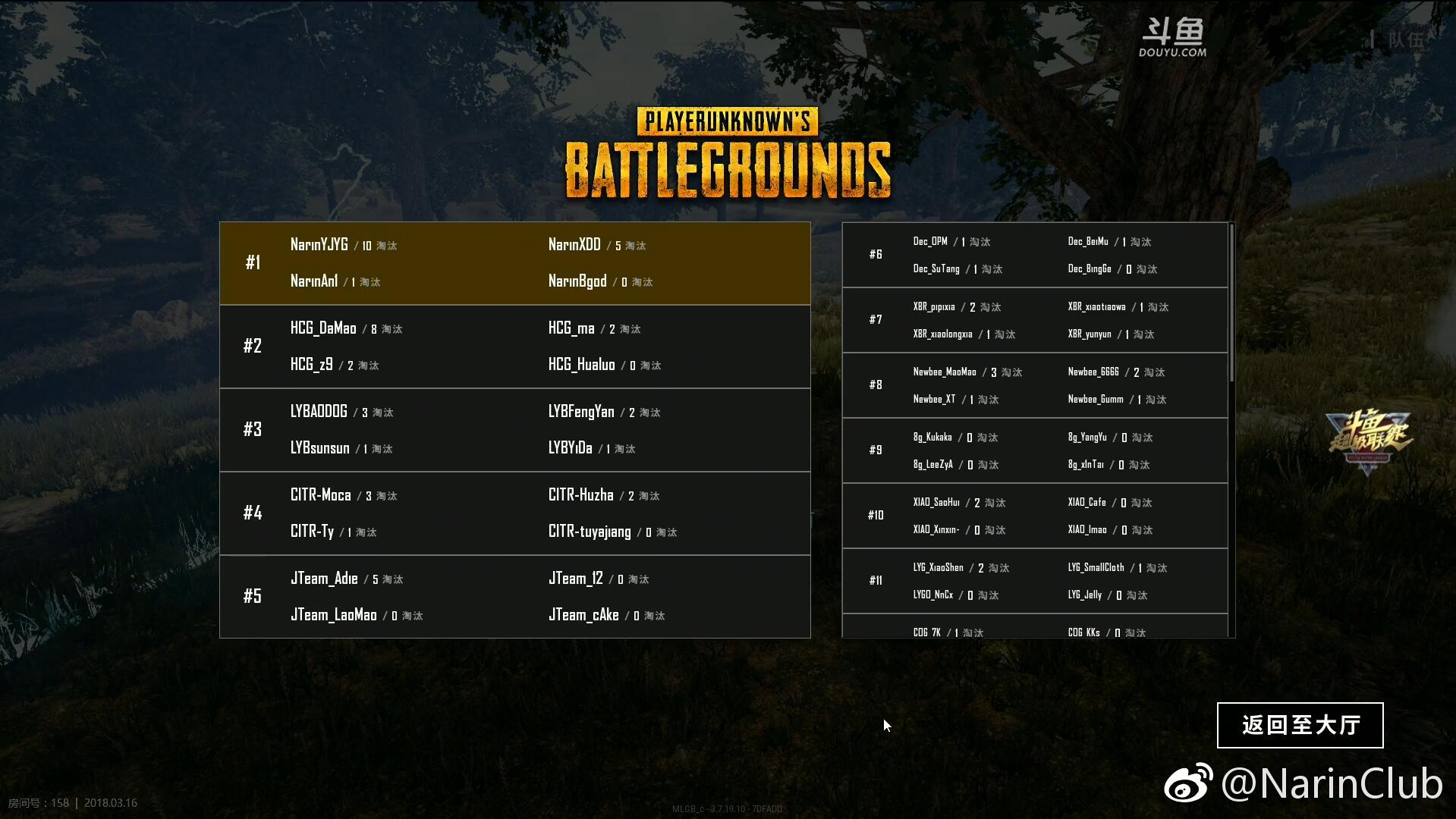The height and width of the screenshot is (819, 1456).
Task: Select player JTeam_Adie entry
Action: (324, 579)
